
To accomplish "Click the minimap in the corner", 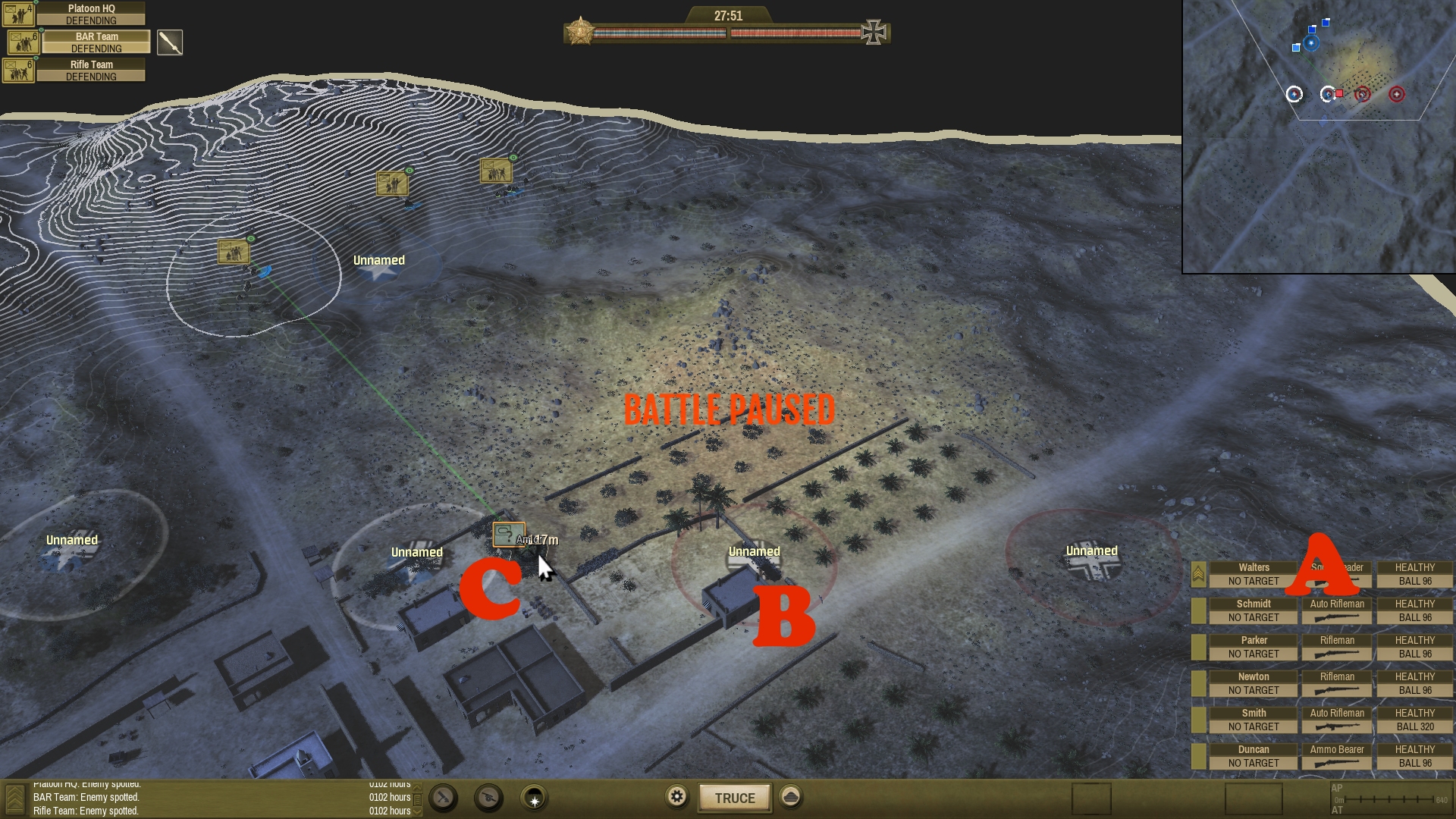I will pos(1318,136).
